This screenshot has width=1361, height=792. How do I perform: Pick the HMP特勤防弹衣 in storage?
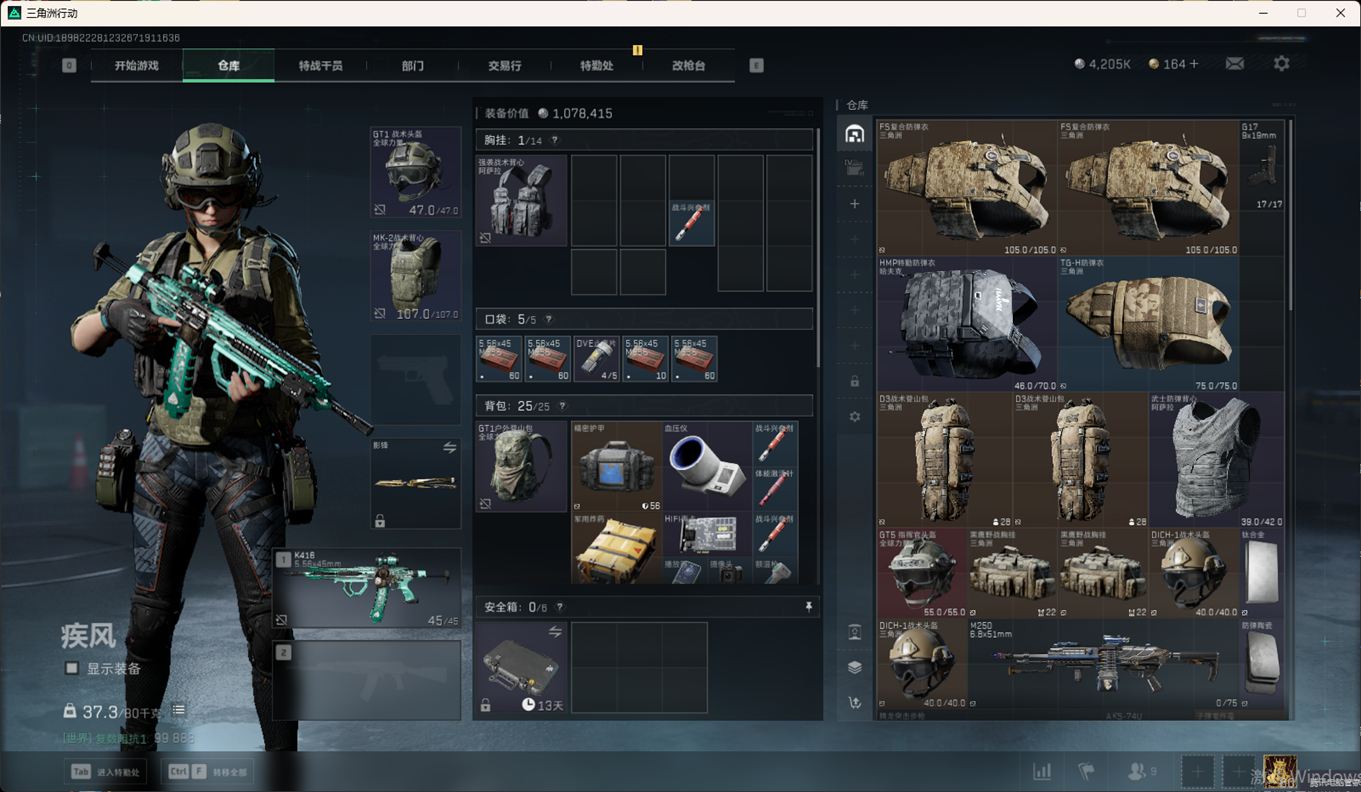coord(966,323)
